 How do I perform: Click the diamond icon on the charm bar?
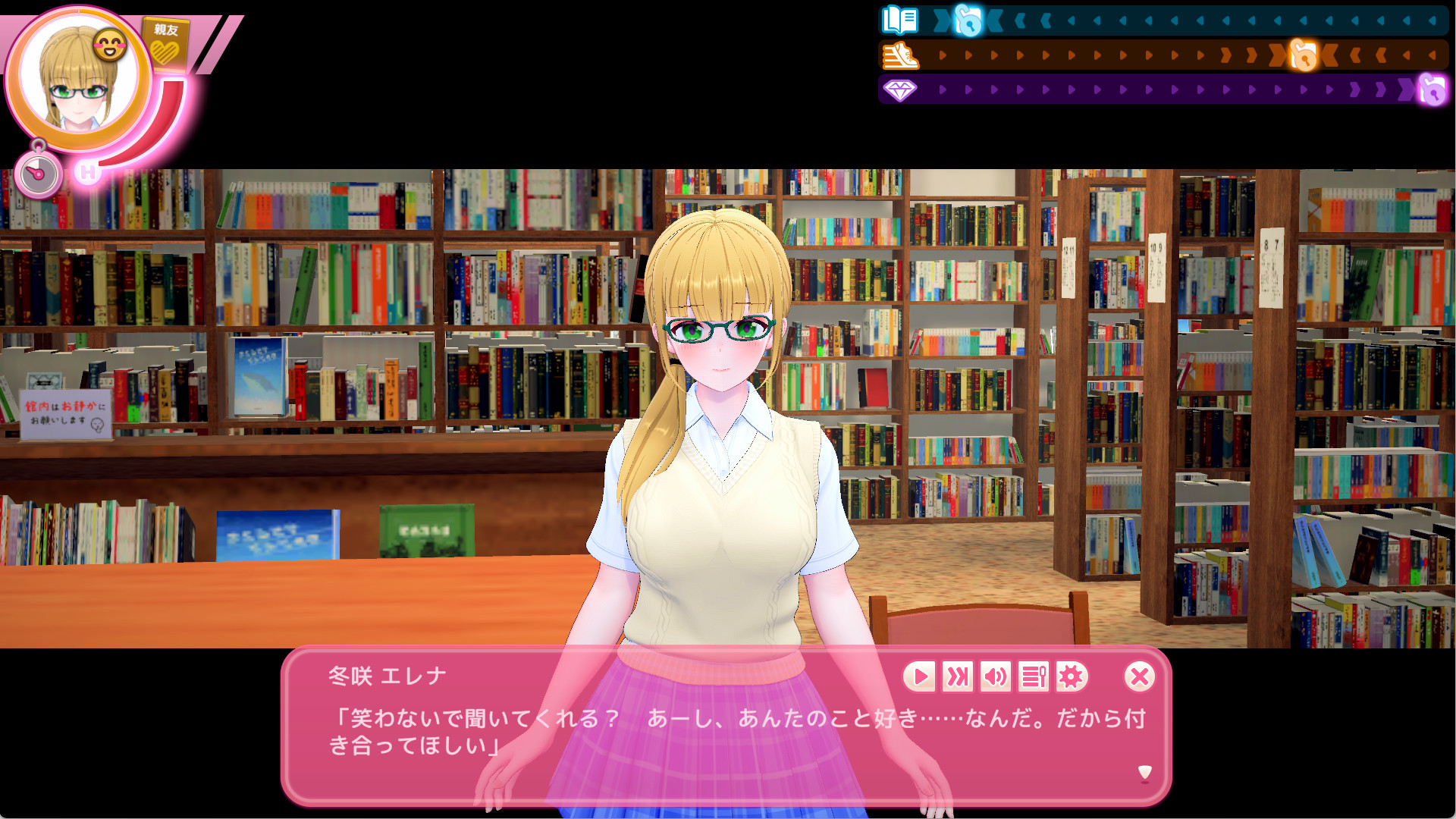[x=901, y=89]
